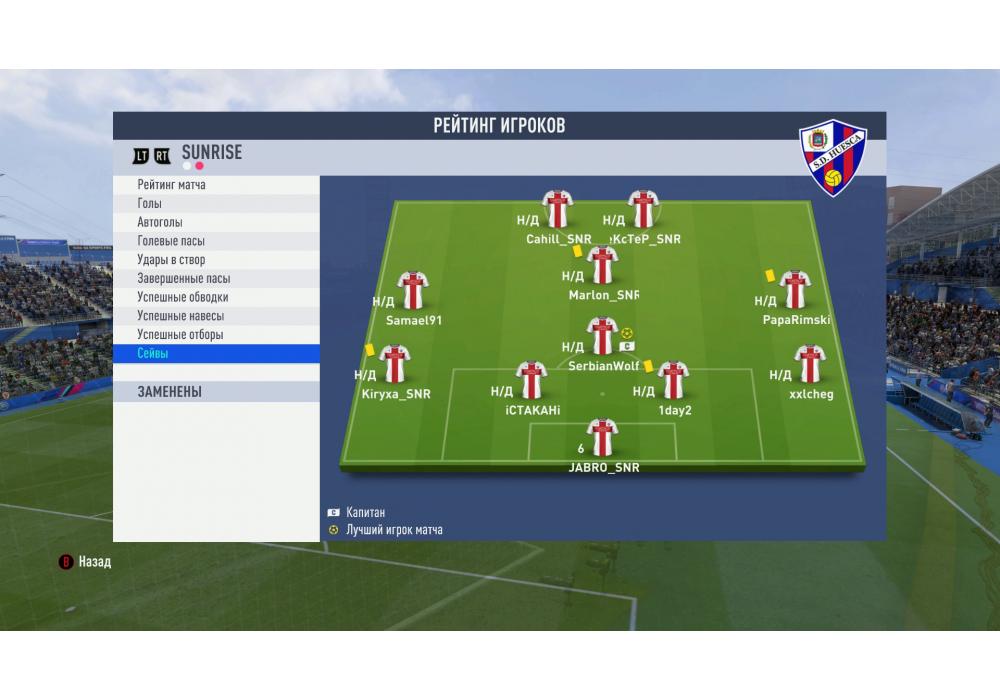The image size is (1000, 700).
Task: Open the ЗАМЕНЕНЫ substitutes section
Action: 216,392
